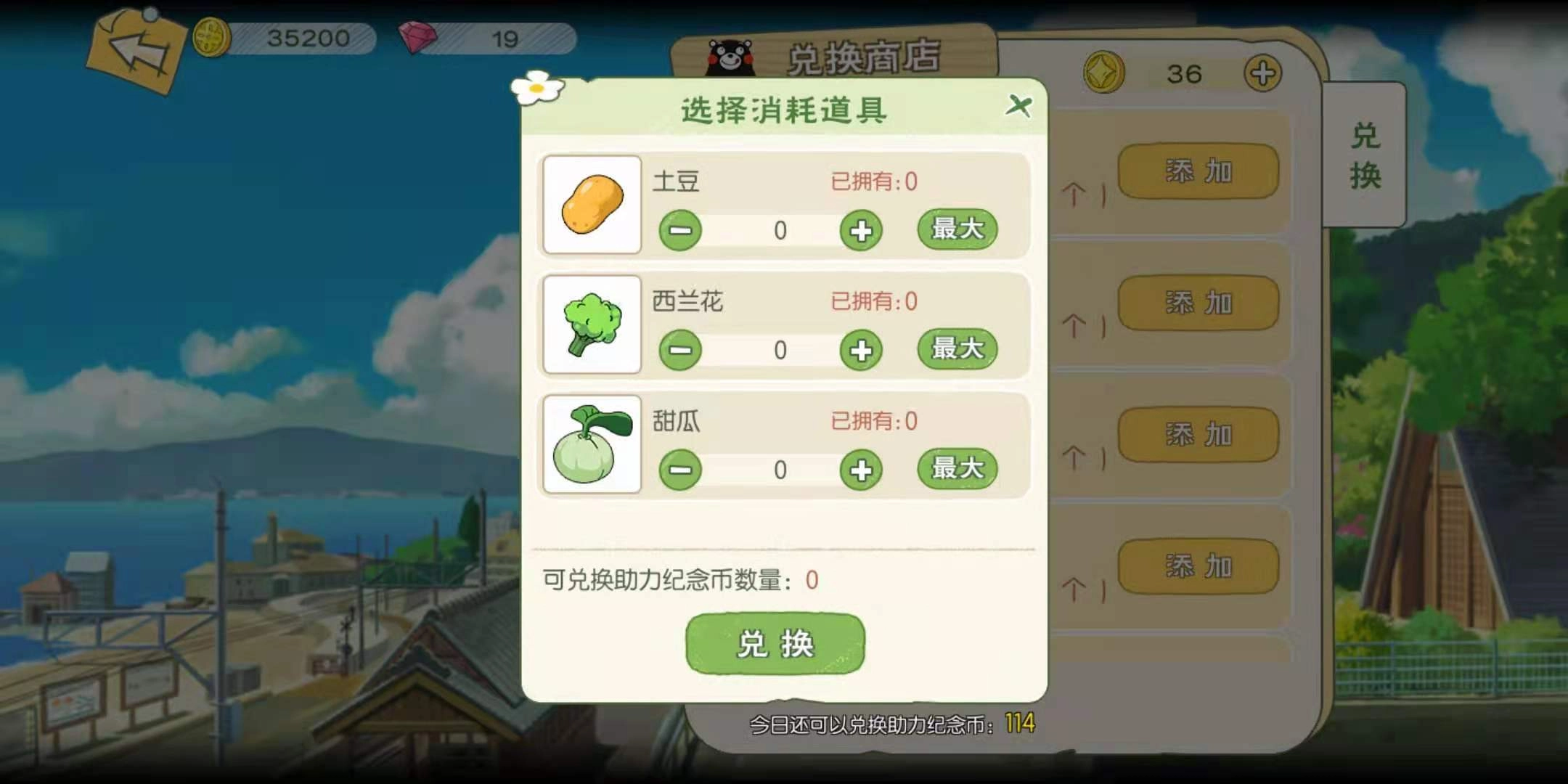The image size is (1568, 784).
Task: Set potato amount using 最大 max button
Action: (957, 229)
